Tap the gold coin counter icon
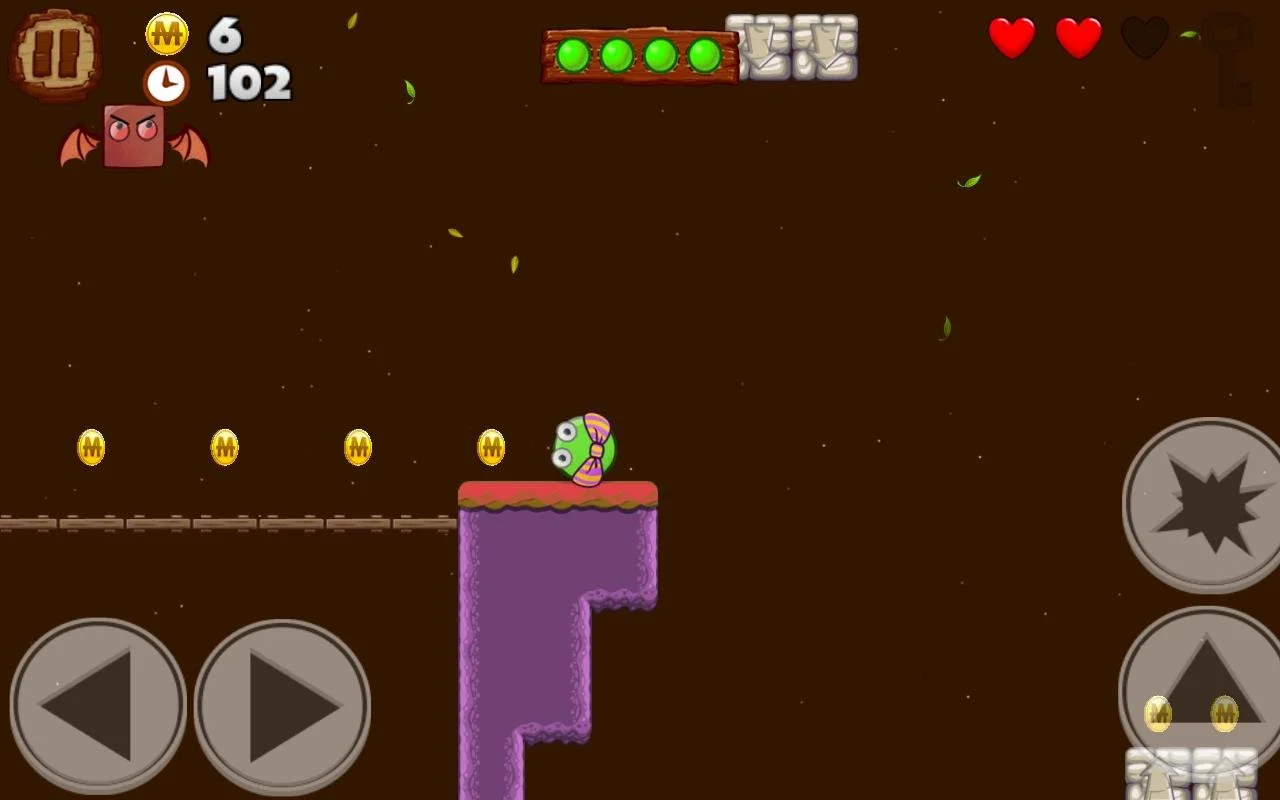Image resolution: width=1280 pixels, height=800 pixels. [x=166, y=33]
